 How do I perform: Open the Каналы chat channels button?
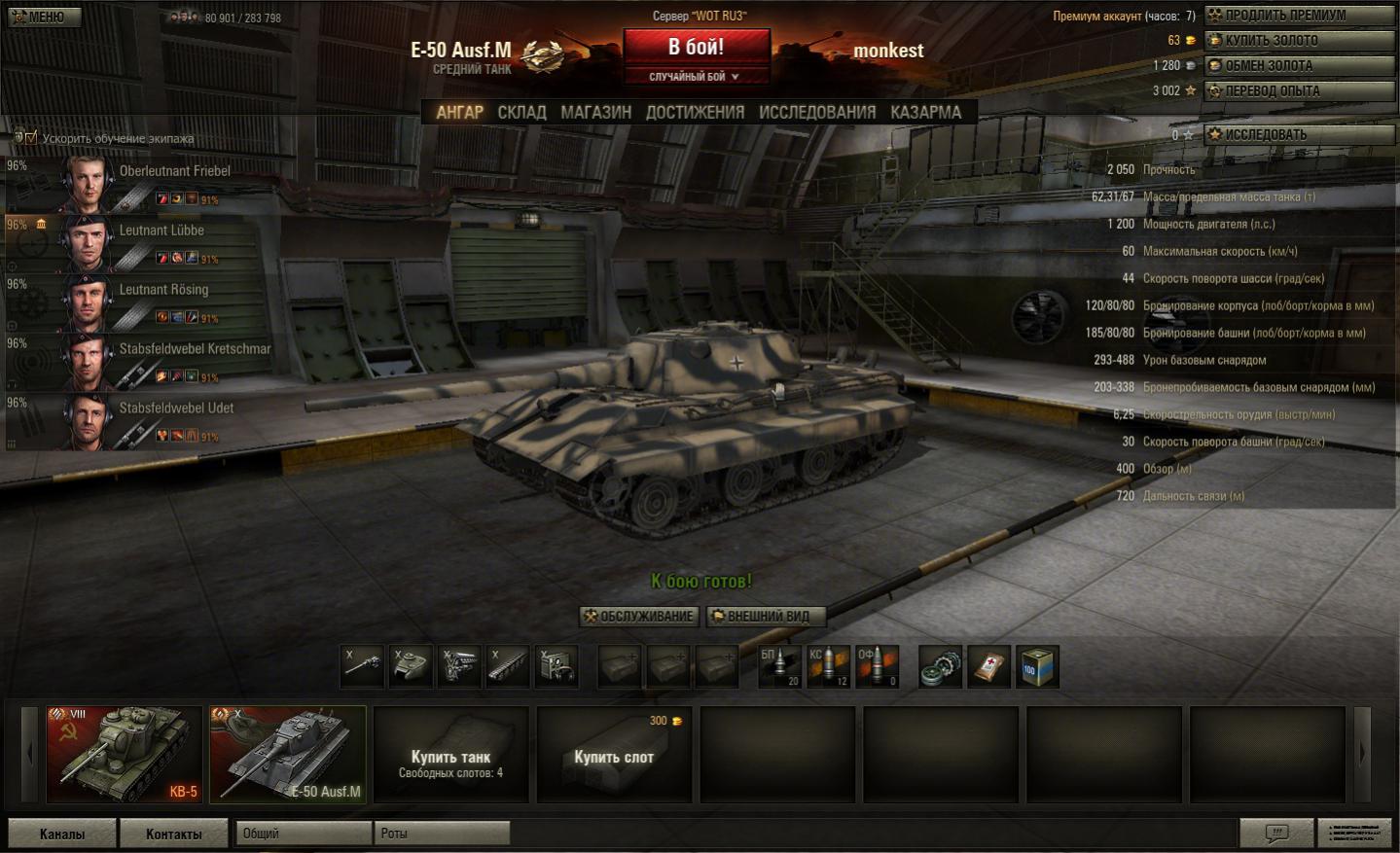click(x=62, y=834)
